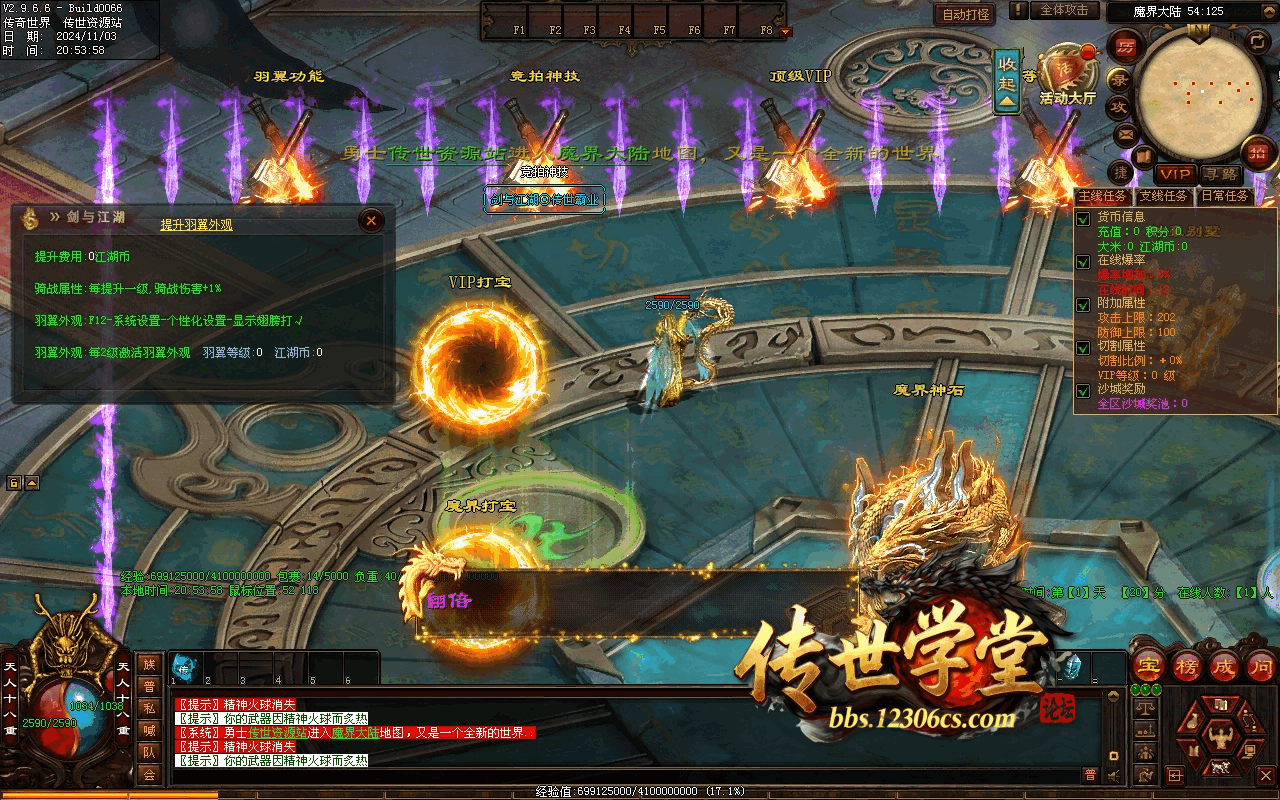Toggle the 沙城奖励 checkbox
The width and height of the screenshot is (1280, 800).
point(1083,391)
